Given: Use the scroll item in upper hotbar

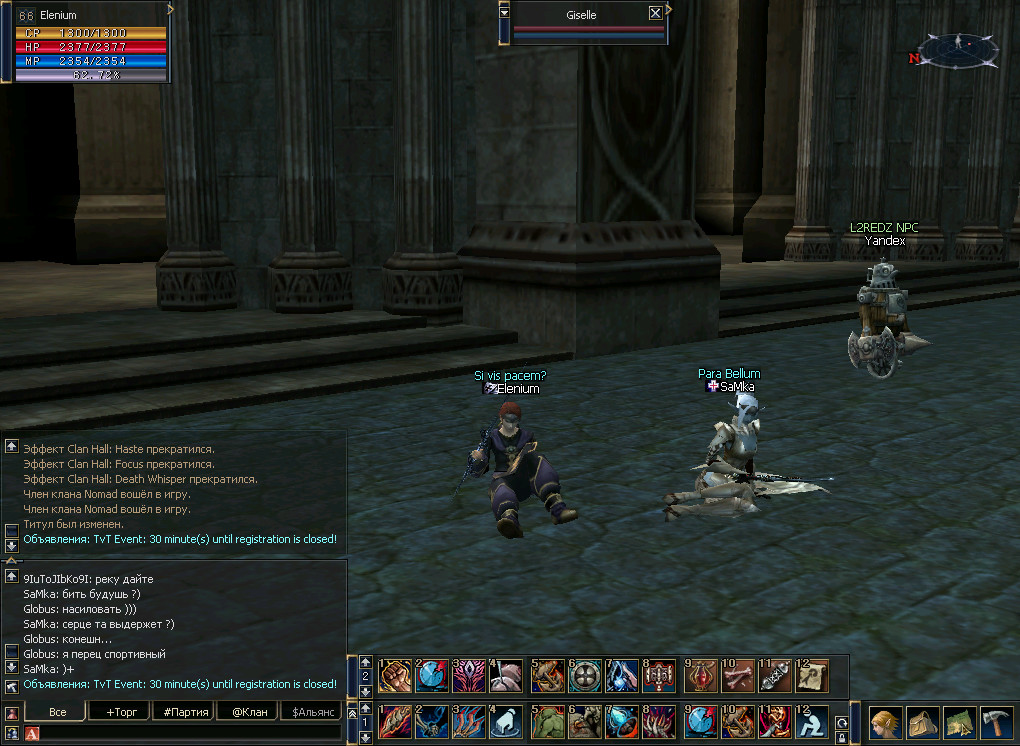Looking at the screenshot, I should click(x=811, y=675).
